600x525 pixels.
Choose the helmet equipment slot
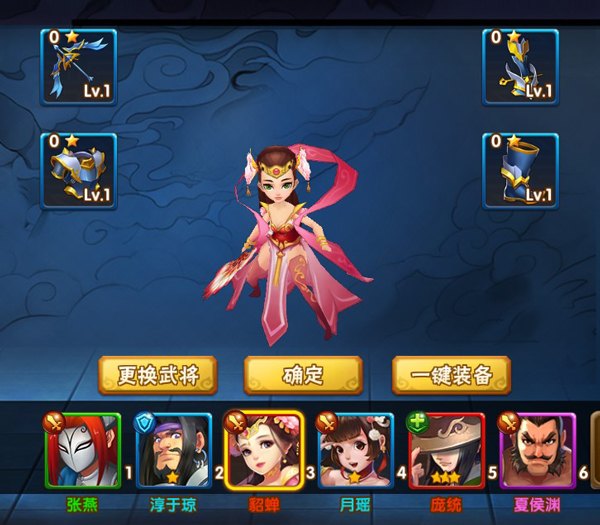[x=520, y=66]
